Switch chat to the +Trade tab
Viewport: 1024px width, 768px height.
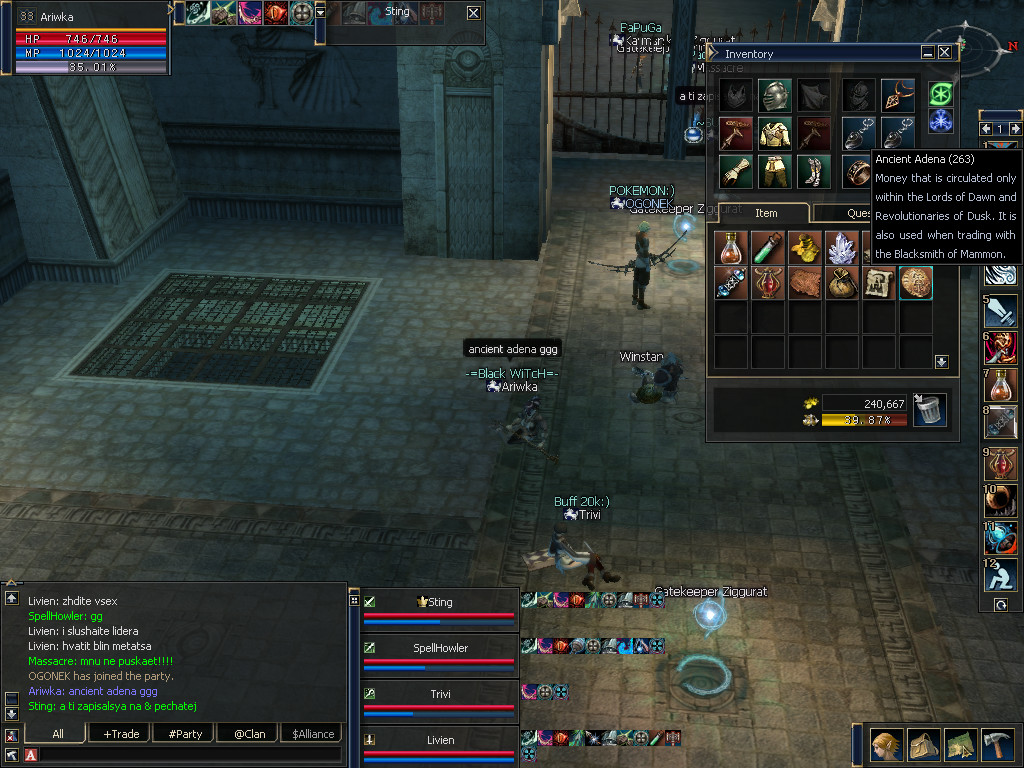(121, 734)
